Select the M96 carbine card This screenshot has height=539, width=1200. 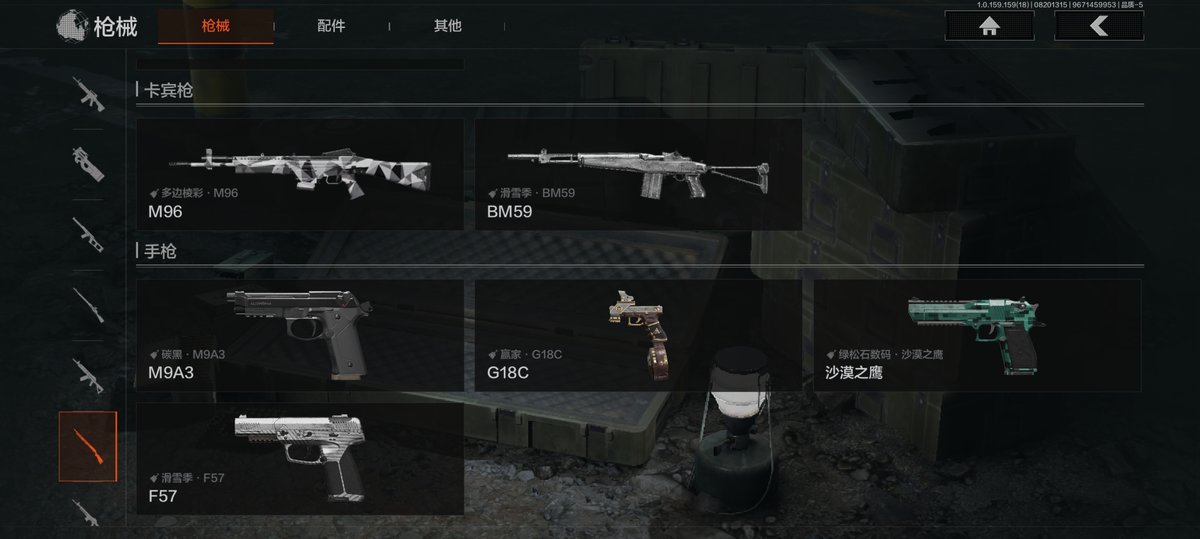point(300,174)
